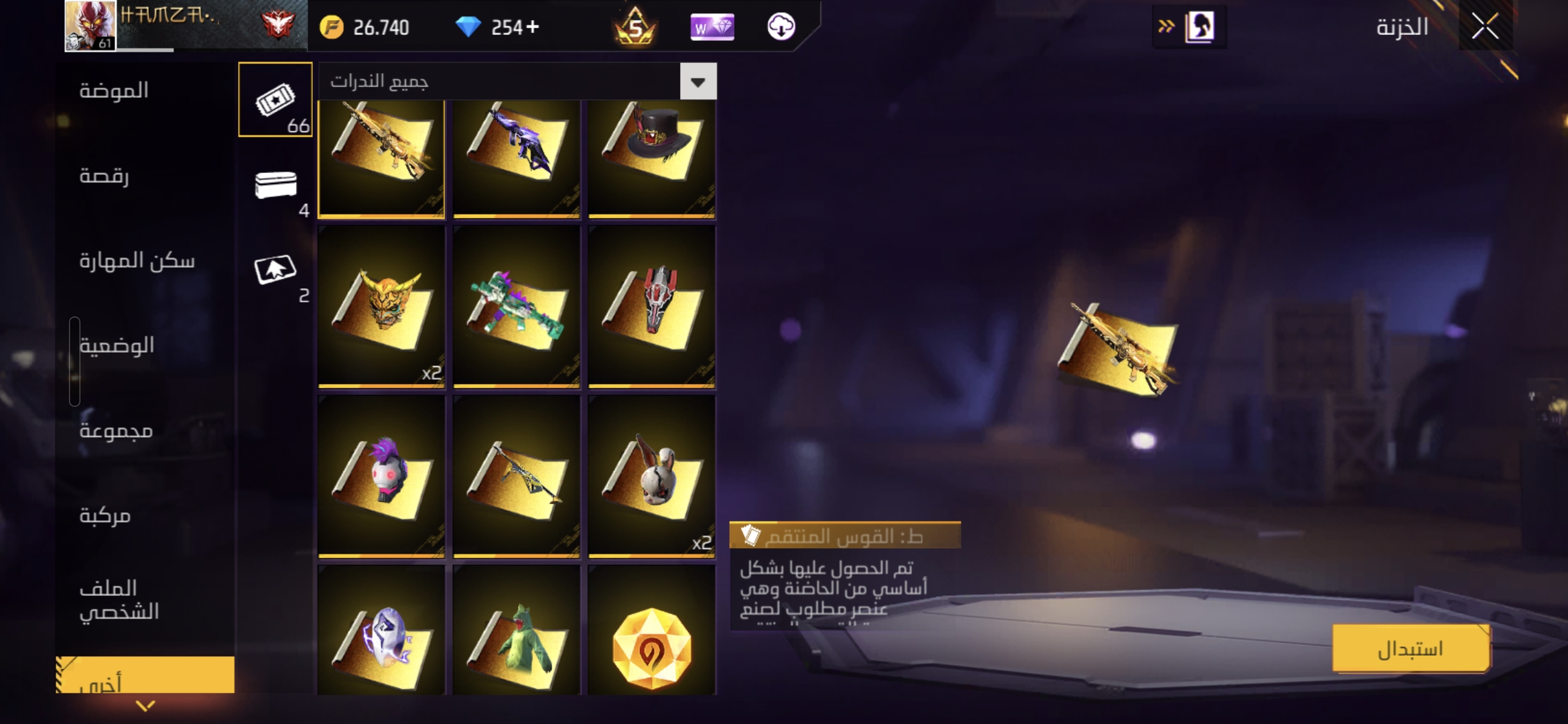Select the سكن المهارة skill skin category
Viewport: 1568px width, 724px height.
[137, 260]
